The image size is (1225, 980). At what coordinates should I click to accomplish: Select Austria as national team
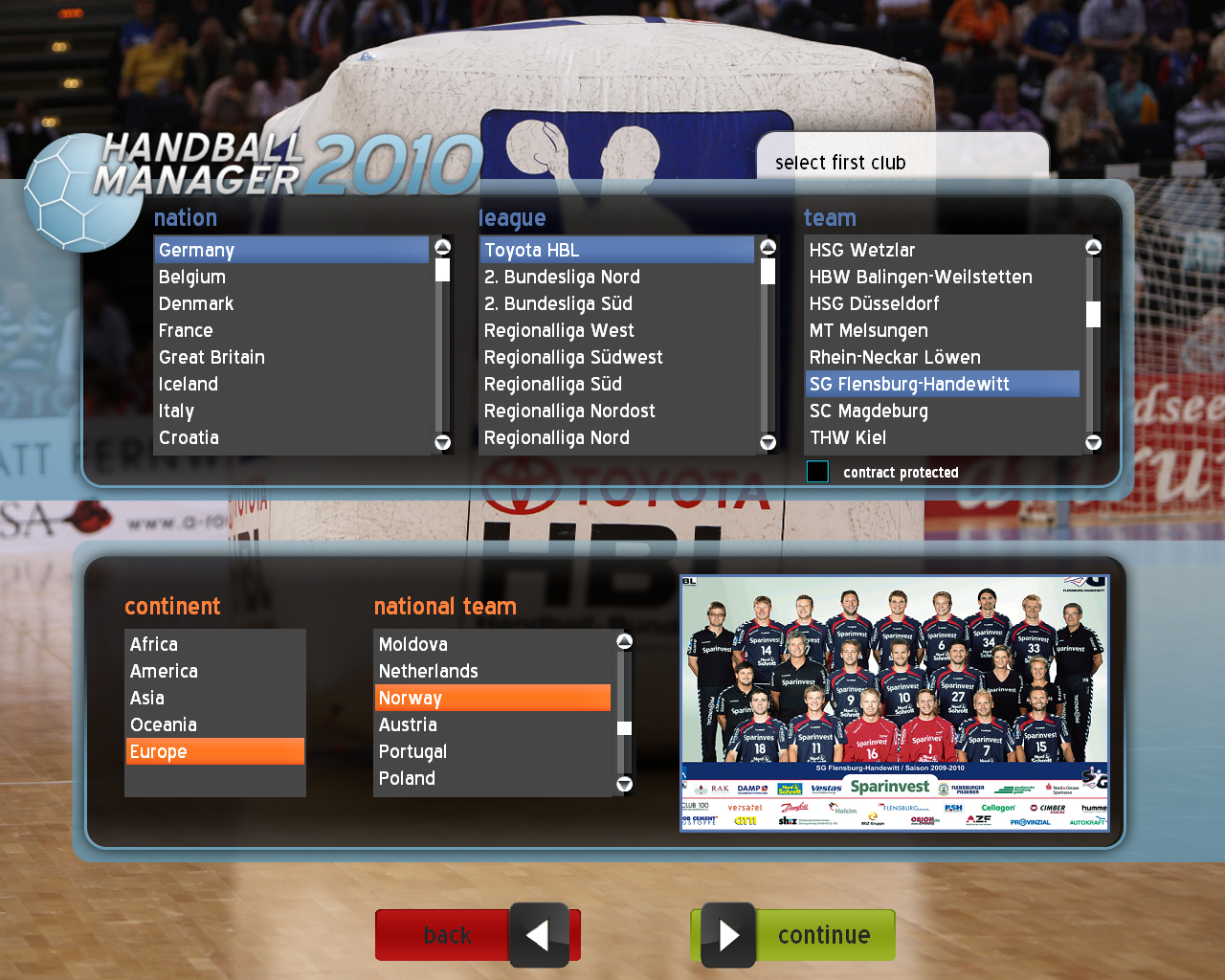click(x=408, y=724)
